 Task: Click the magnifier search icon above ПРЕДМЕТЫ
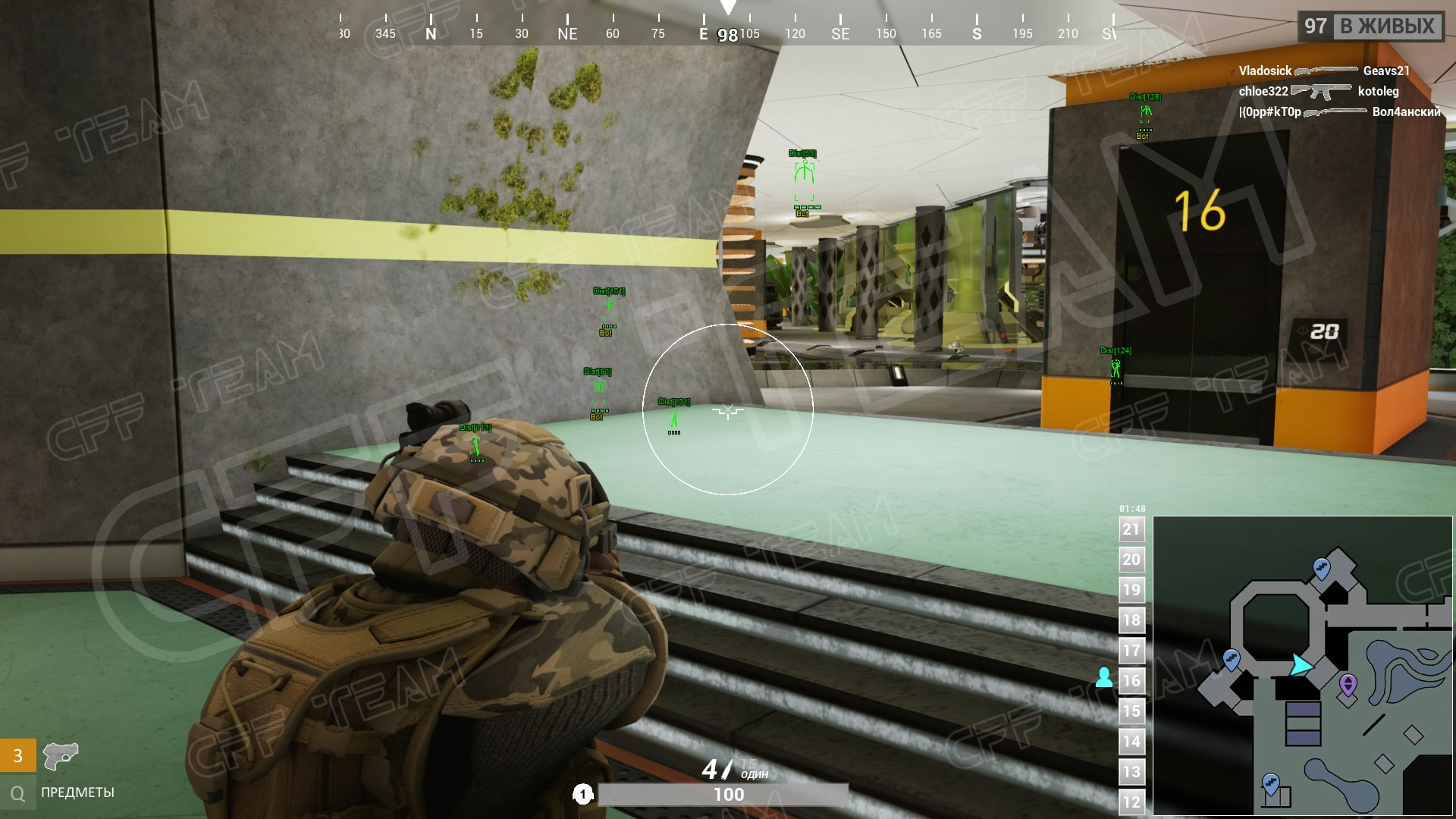[x=17, y=793]
